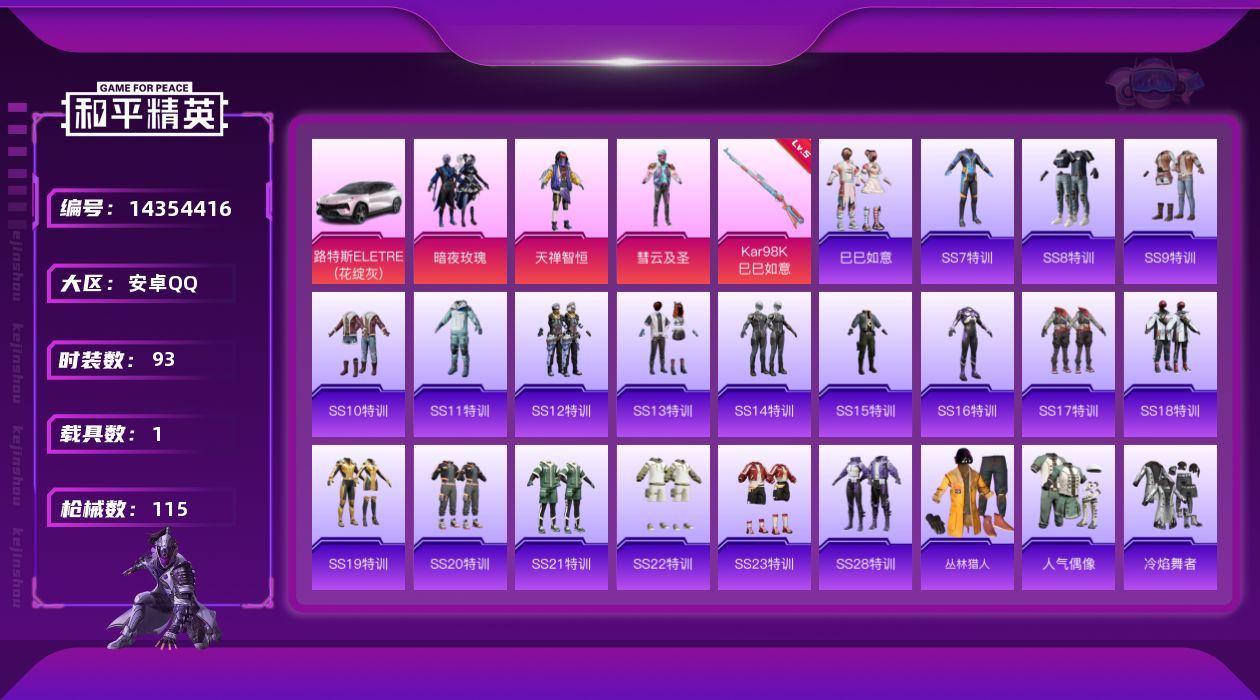Select the SS11特训 outfit tile
1260x700 pixels.
pos(460,364)
